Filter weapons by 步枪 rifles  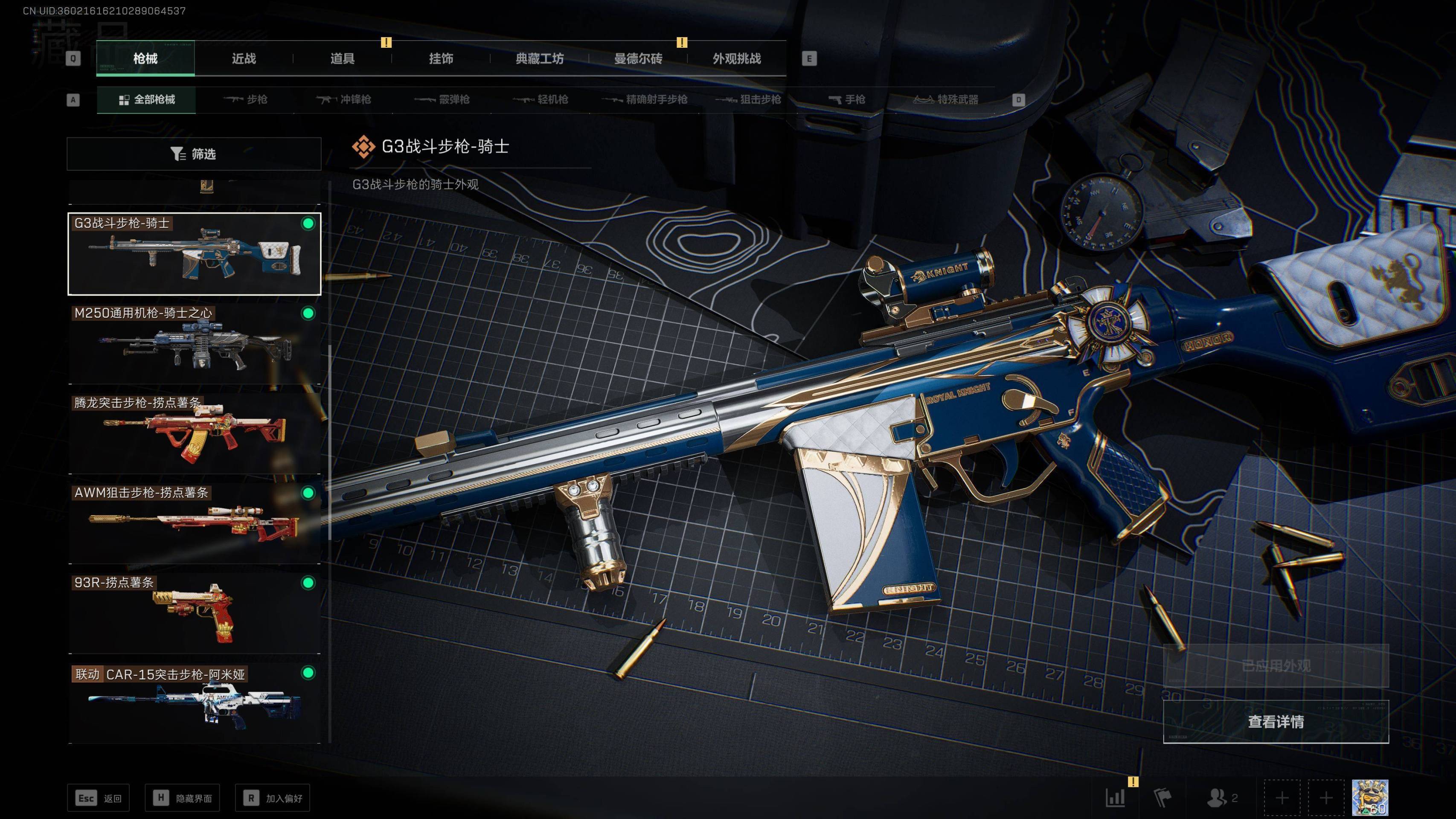pos(245,100)
